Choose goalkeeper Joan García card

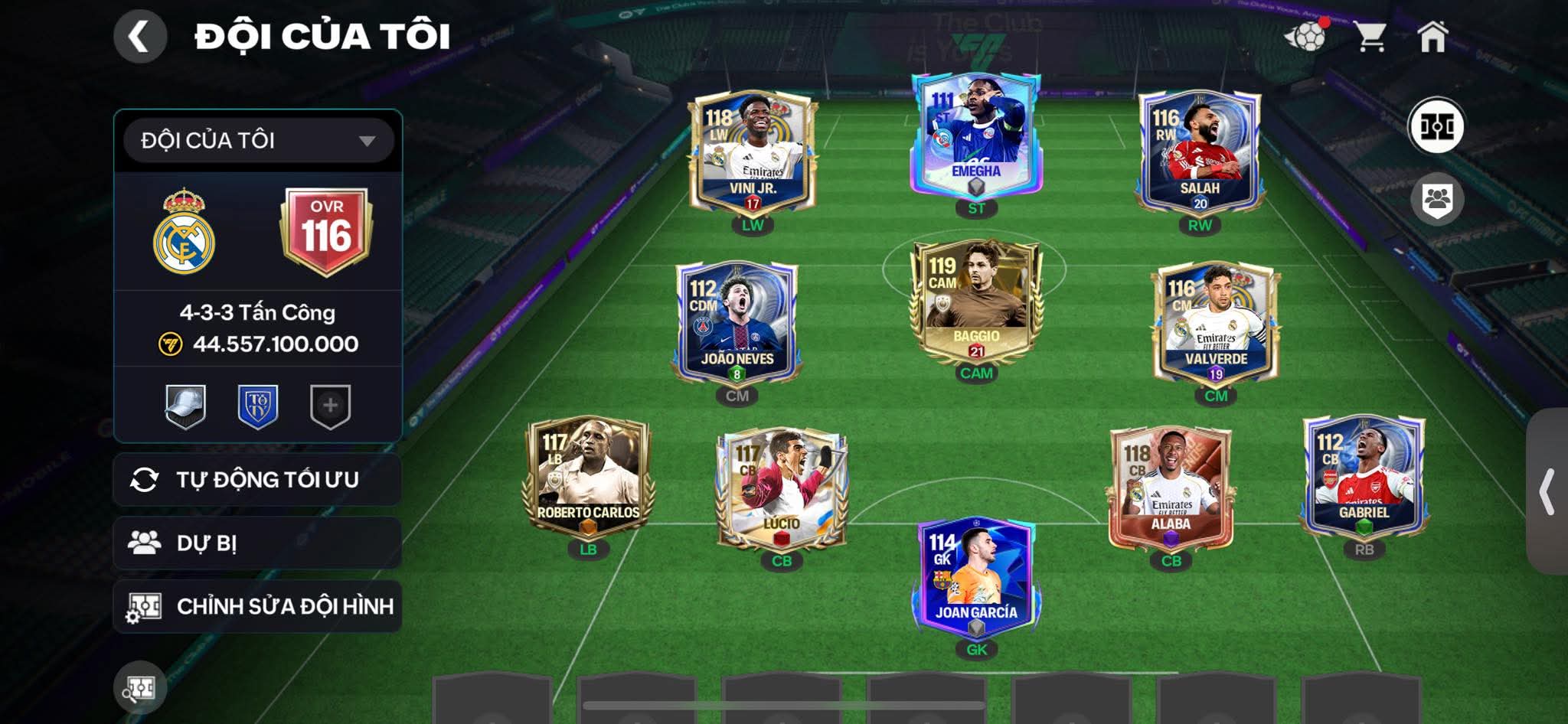pos(975,578)
